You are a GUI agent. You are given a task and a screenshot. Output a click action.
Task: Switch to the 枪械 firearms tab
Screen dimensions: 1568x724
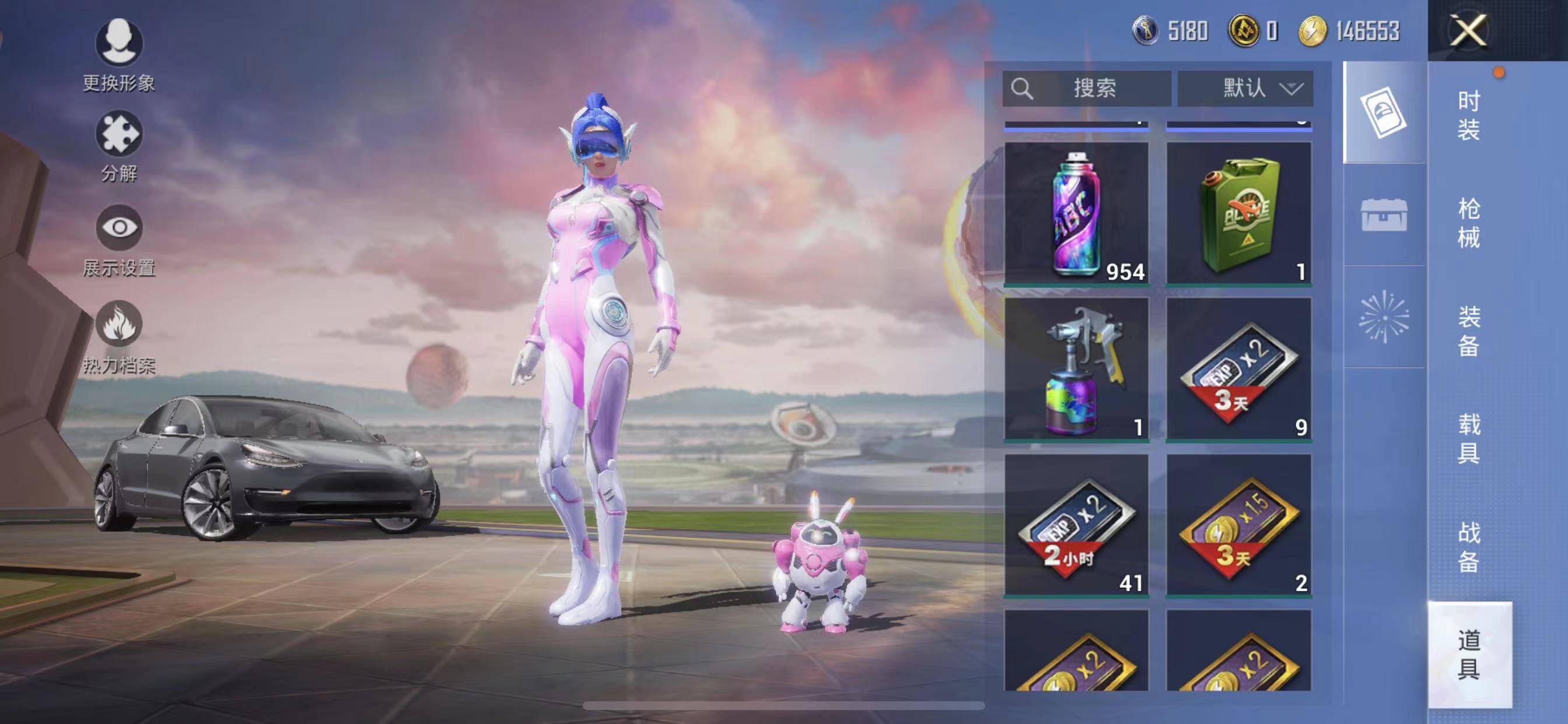click(1469, 223)
